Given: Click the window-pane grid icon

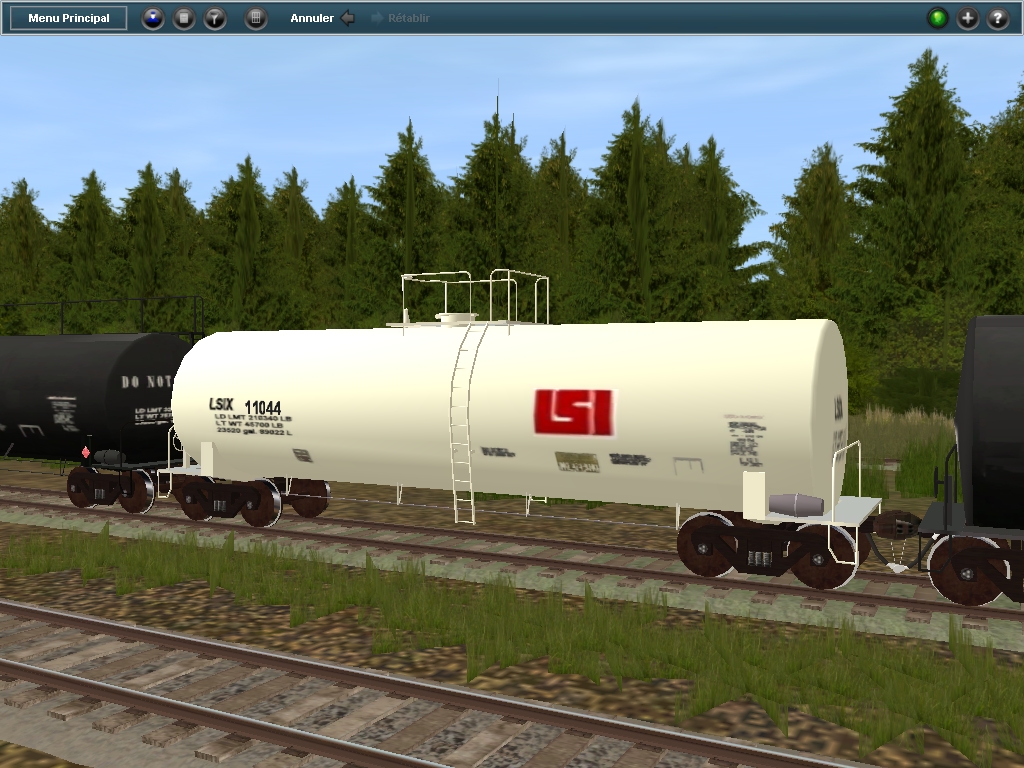Looking at the screenshot, I should [x=256, y=18].
